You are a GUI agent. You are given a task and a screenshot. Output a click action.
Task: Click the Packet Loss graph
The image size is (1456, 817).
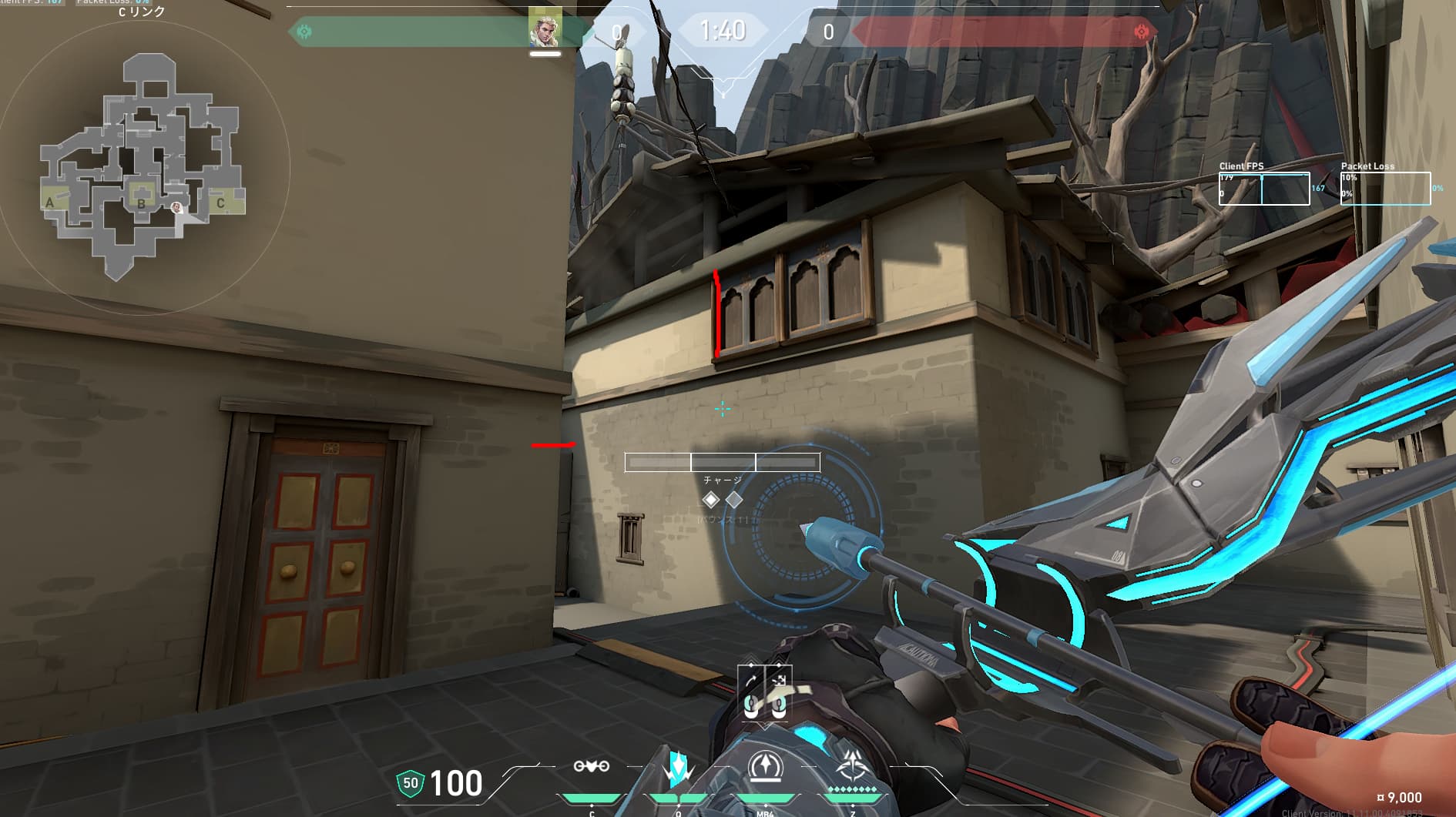1385,189
